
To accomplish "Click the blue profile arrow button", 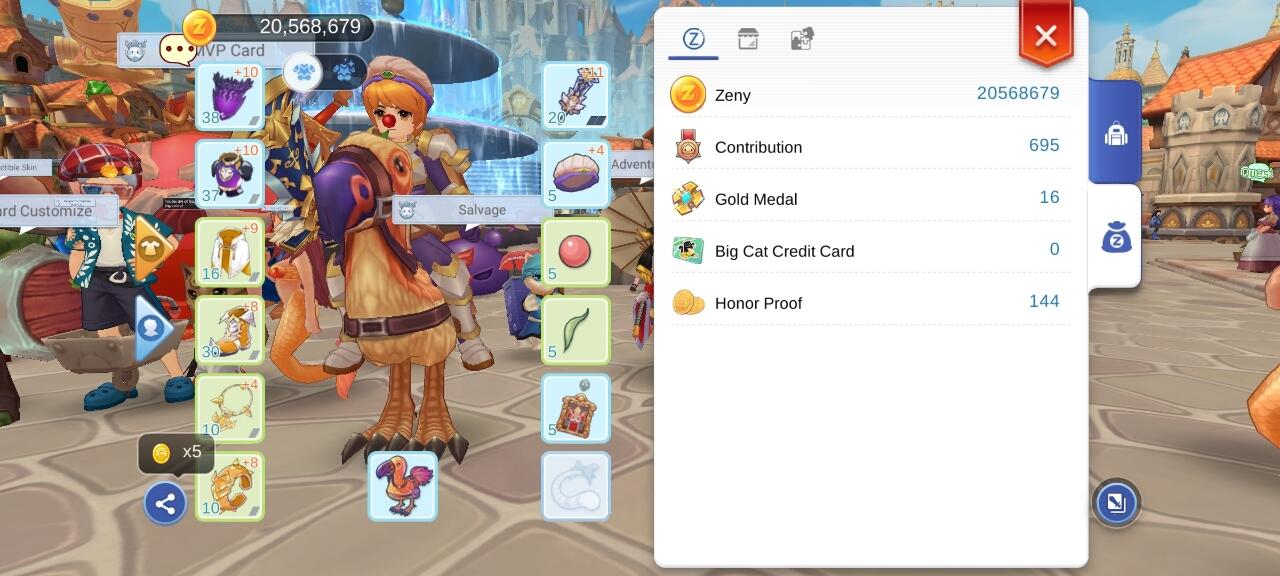I will [152, 327].
